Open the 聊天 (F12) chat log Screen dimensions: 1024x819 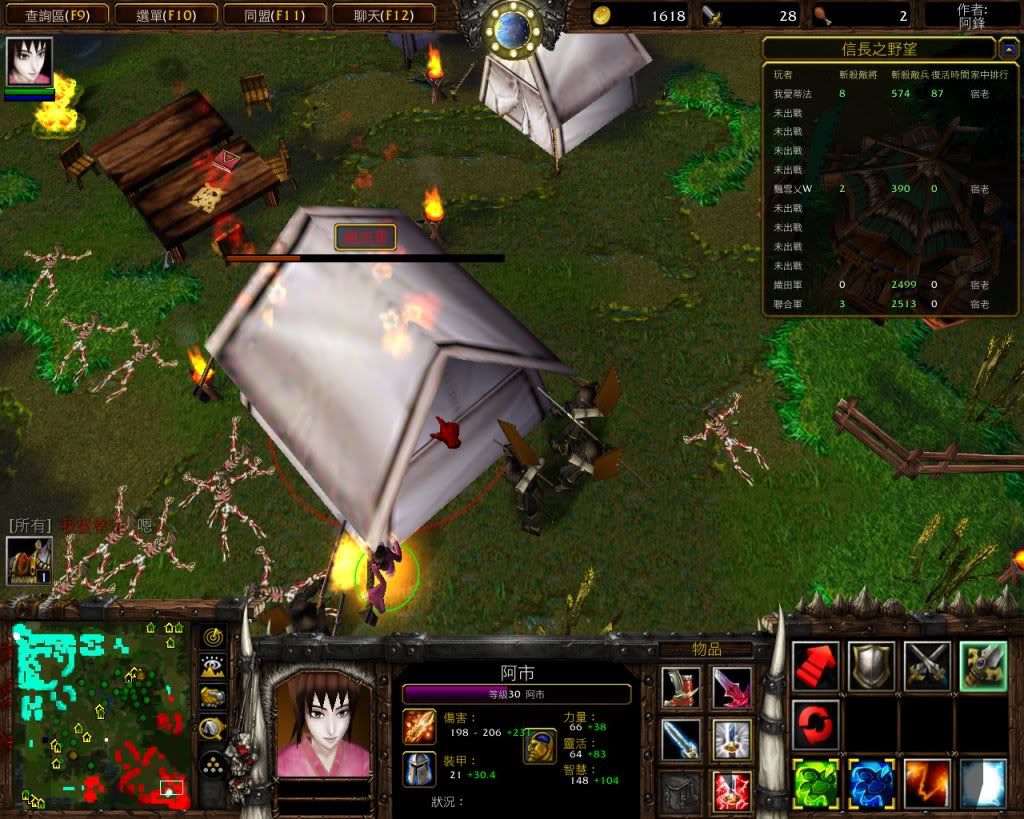(x=382, y=15)
